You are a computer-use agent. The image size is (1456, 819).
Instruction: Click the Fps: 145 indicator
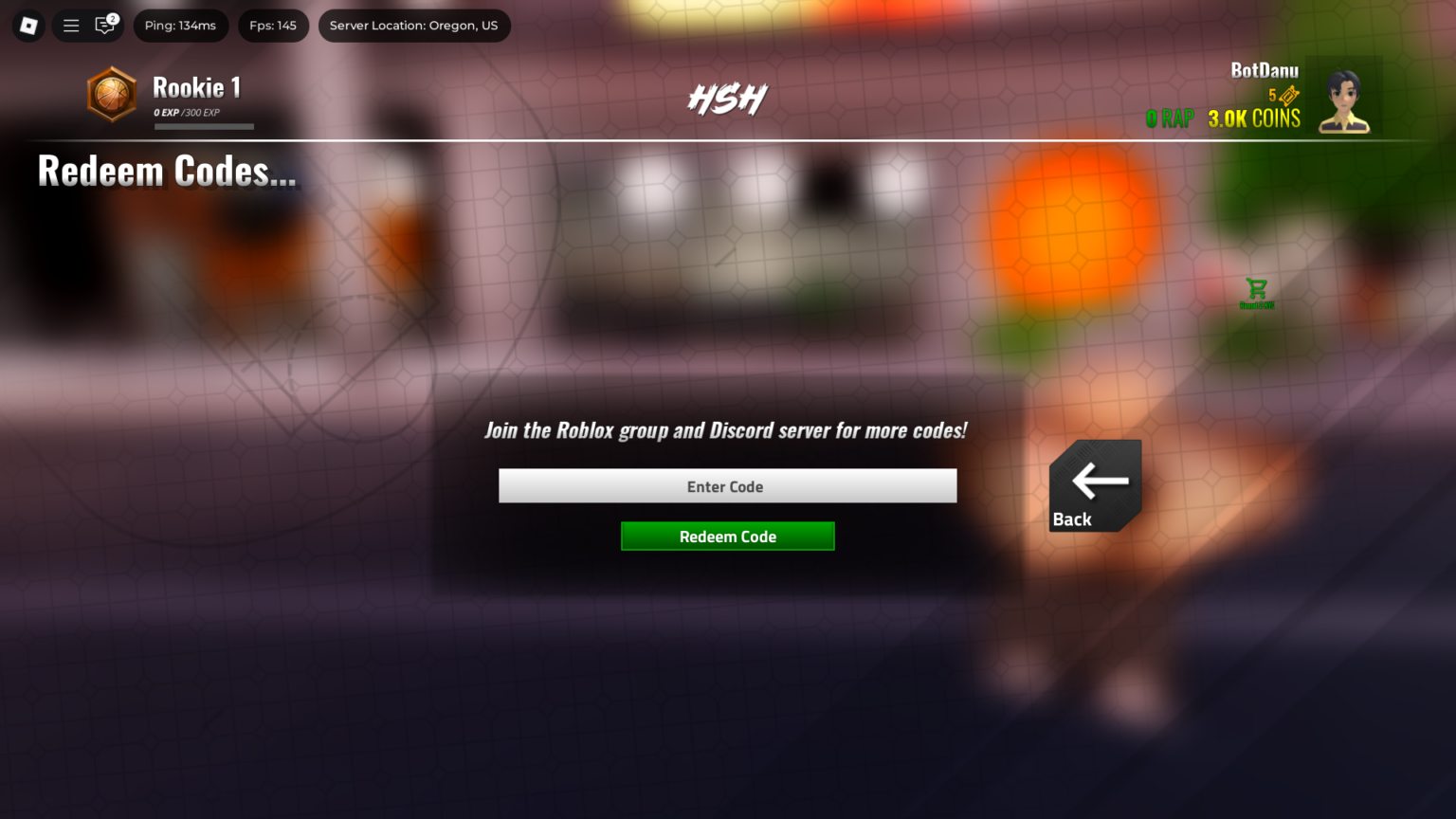click(273, 26)
